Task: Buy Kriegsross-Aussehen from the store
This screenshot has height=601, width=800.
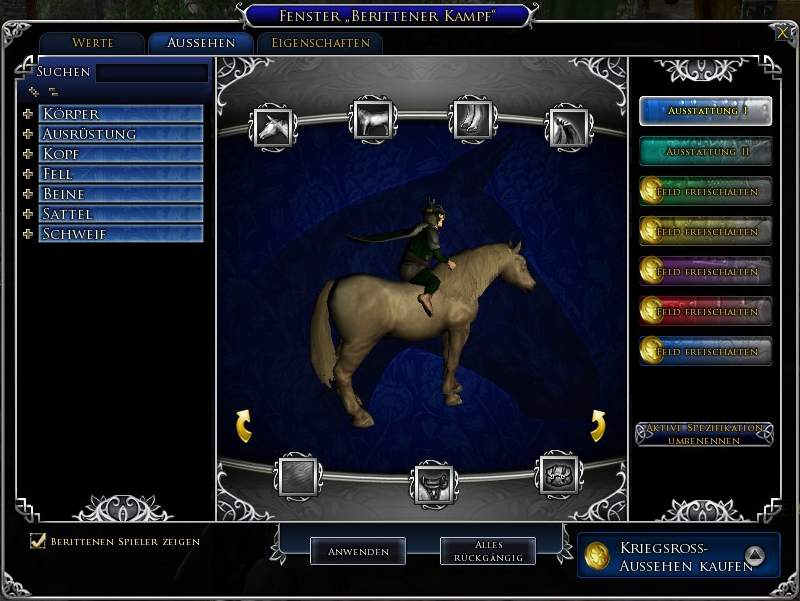Action: 679,556
